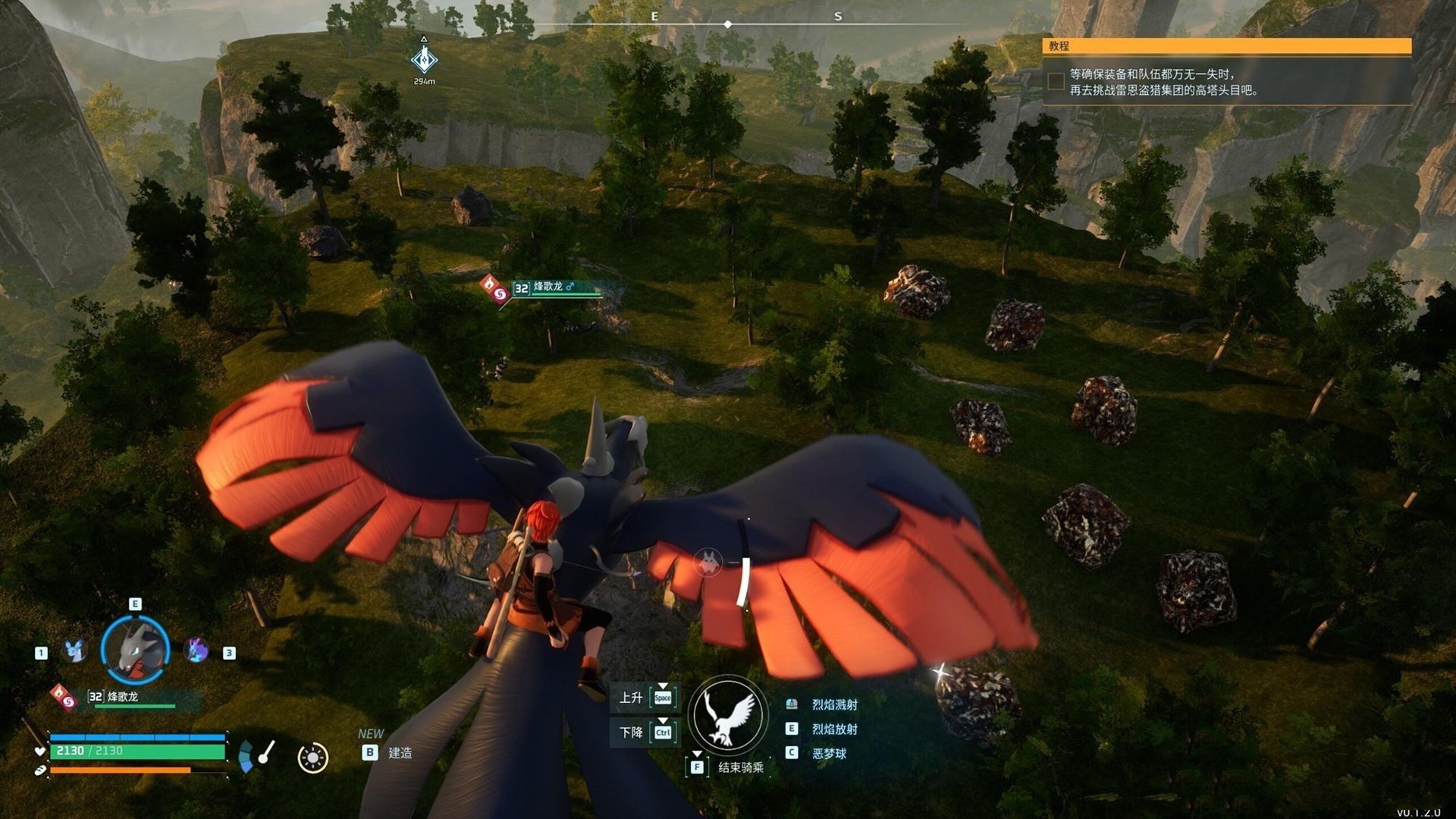Select the waypoint marker showing 294m

coord(424,59)
